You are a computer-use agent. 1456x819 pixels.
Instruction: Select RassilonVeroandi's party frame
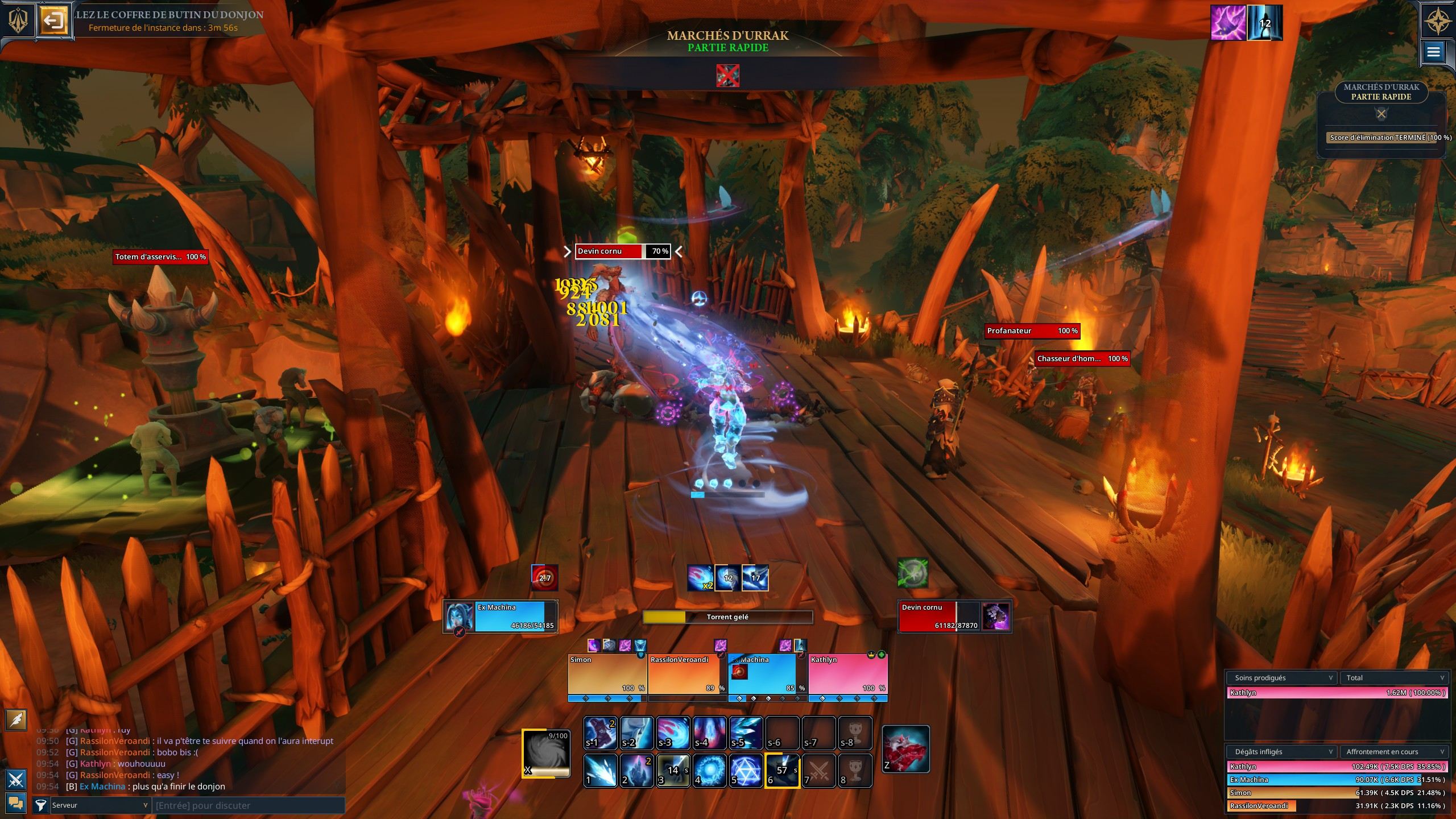click(x=687, y=674)
